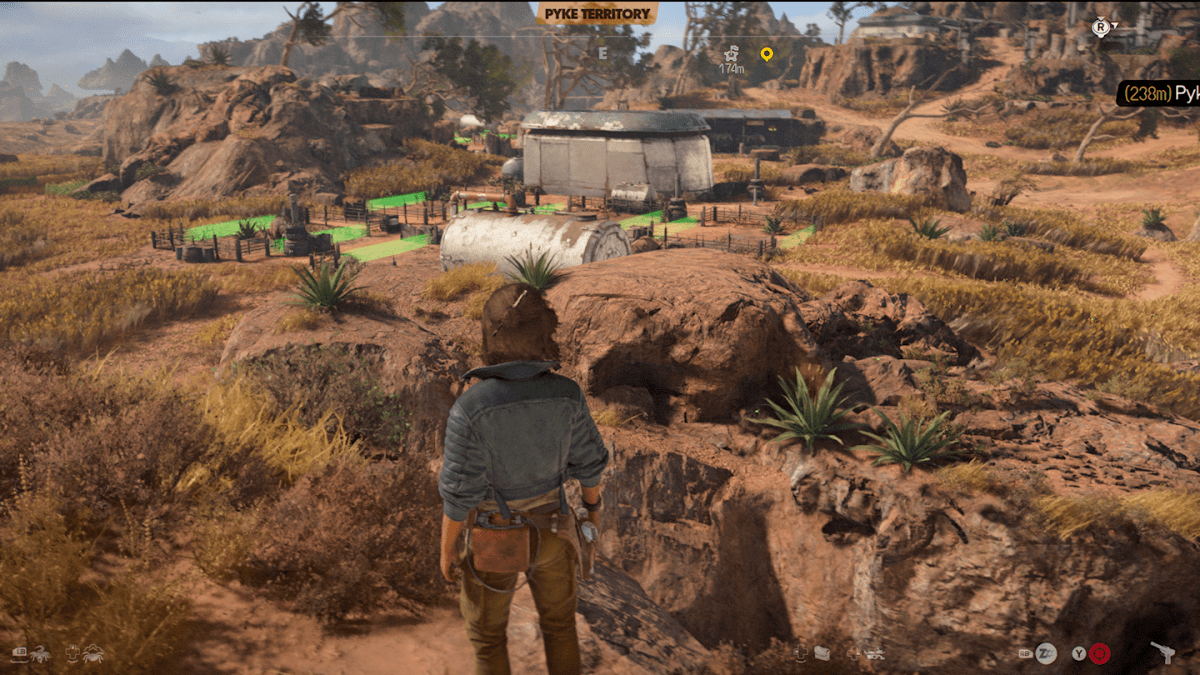The width and height of the screenshot is (1200, 675).
Task: Choose the crab creature icon
Action: click(x=92, y=654)
